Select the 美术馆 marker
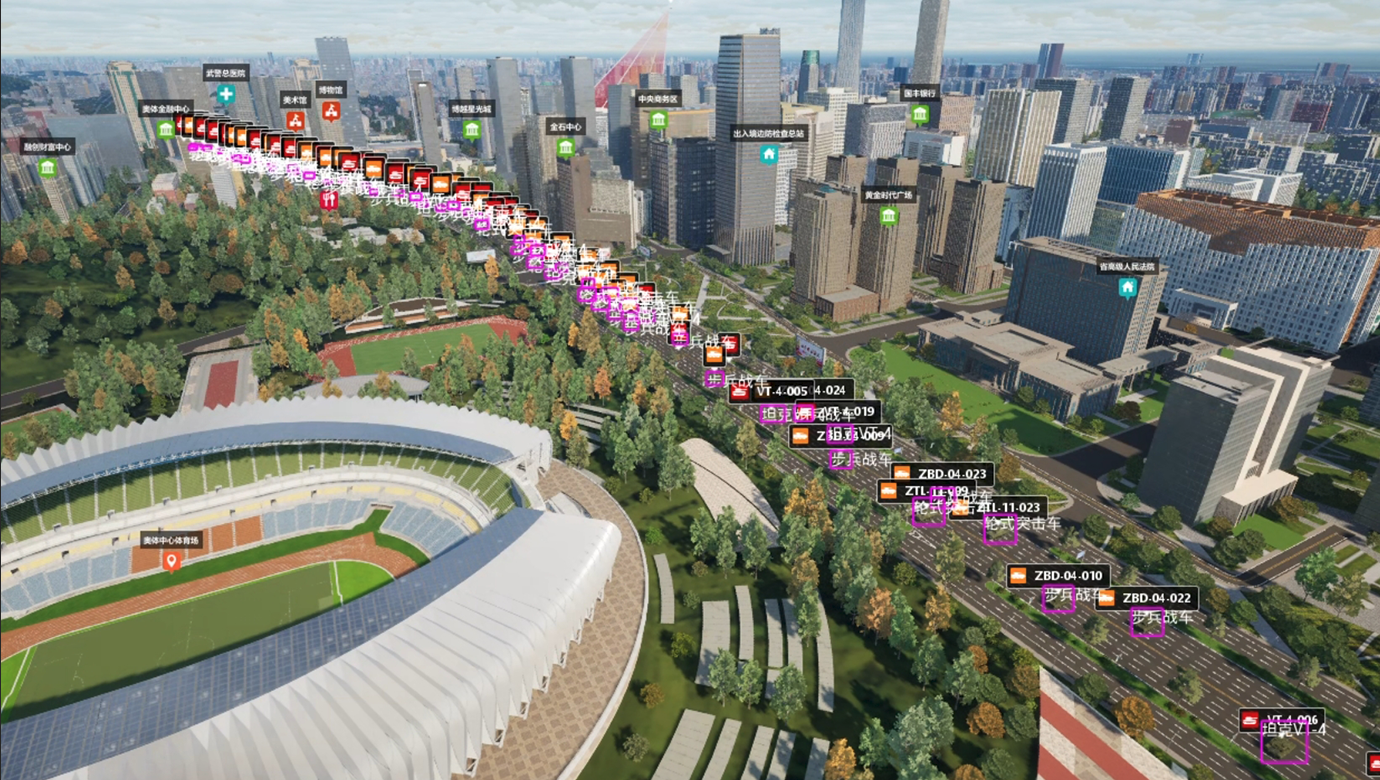 pos(295,120)
